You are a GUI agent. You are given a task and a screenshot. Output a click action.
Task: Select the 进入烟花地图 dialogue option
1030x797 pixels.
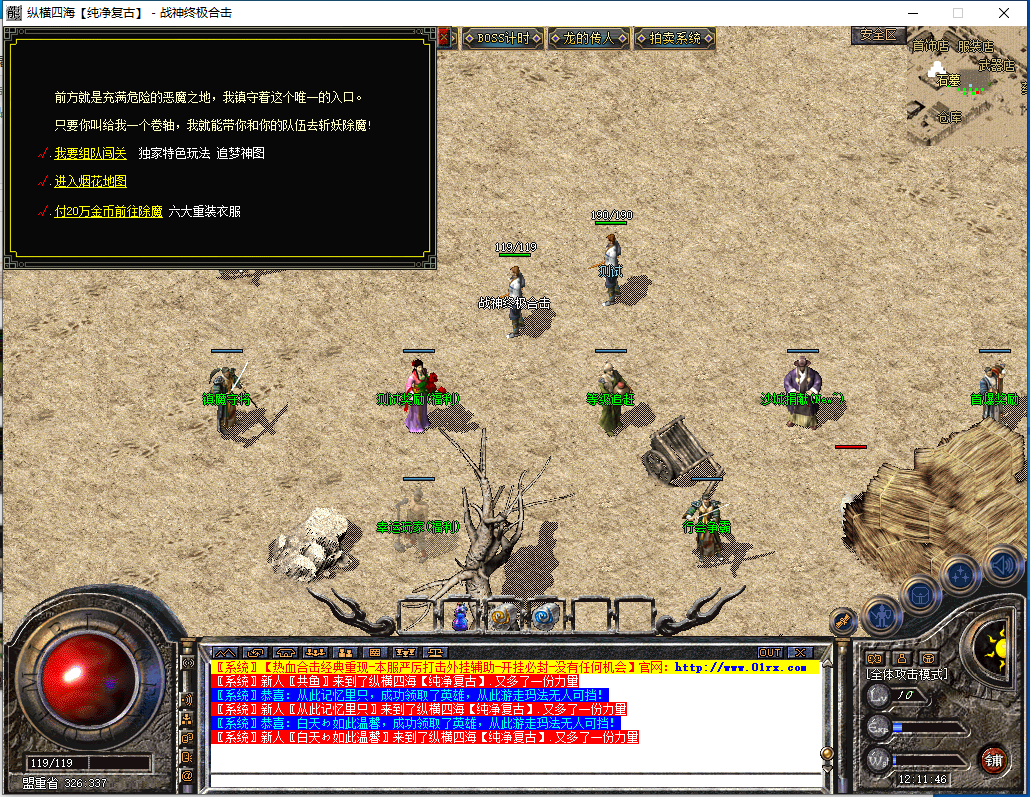point(90,182)
